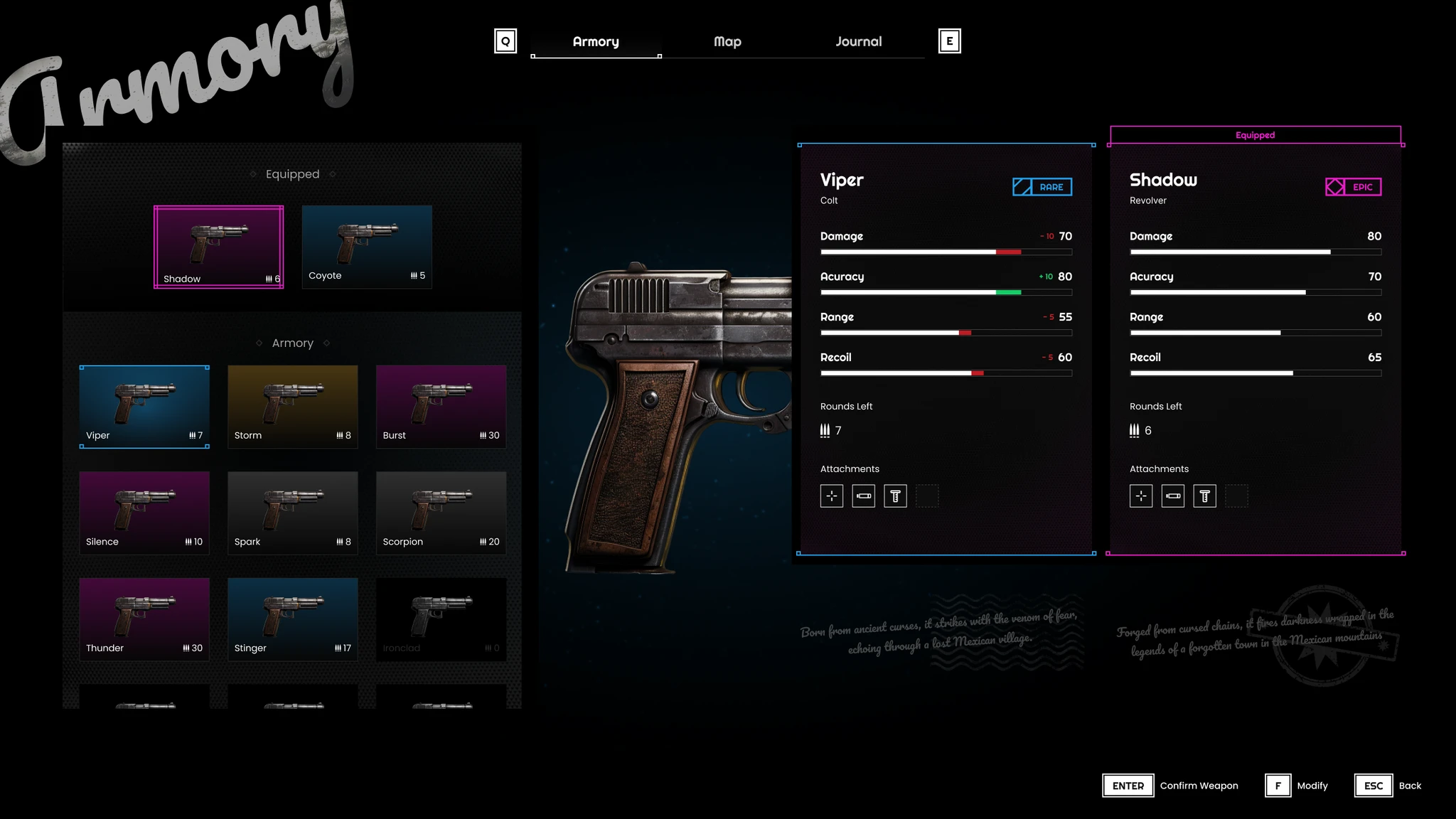Pick the Storm weapon tile

click(x=292, y=407)
